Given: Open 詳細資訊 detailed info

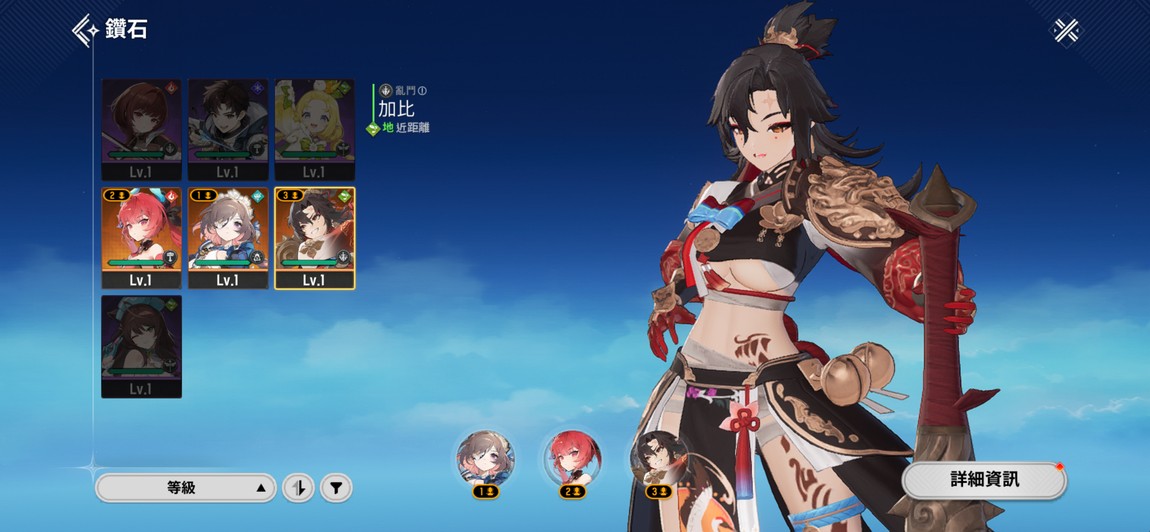Looking at the screenshot, I should point(984,479).
